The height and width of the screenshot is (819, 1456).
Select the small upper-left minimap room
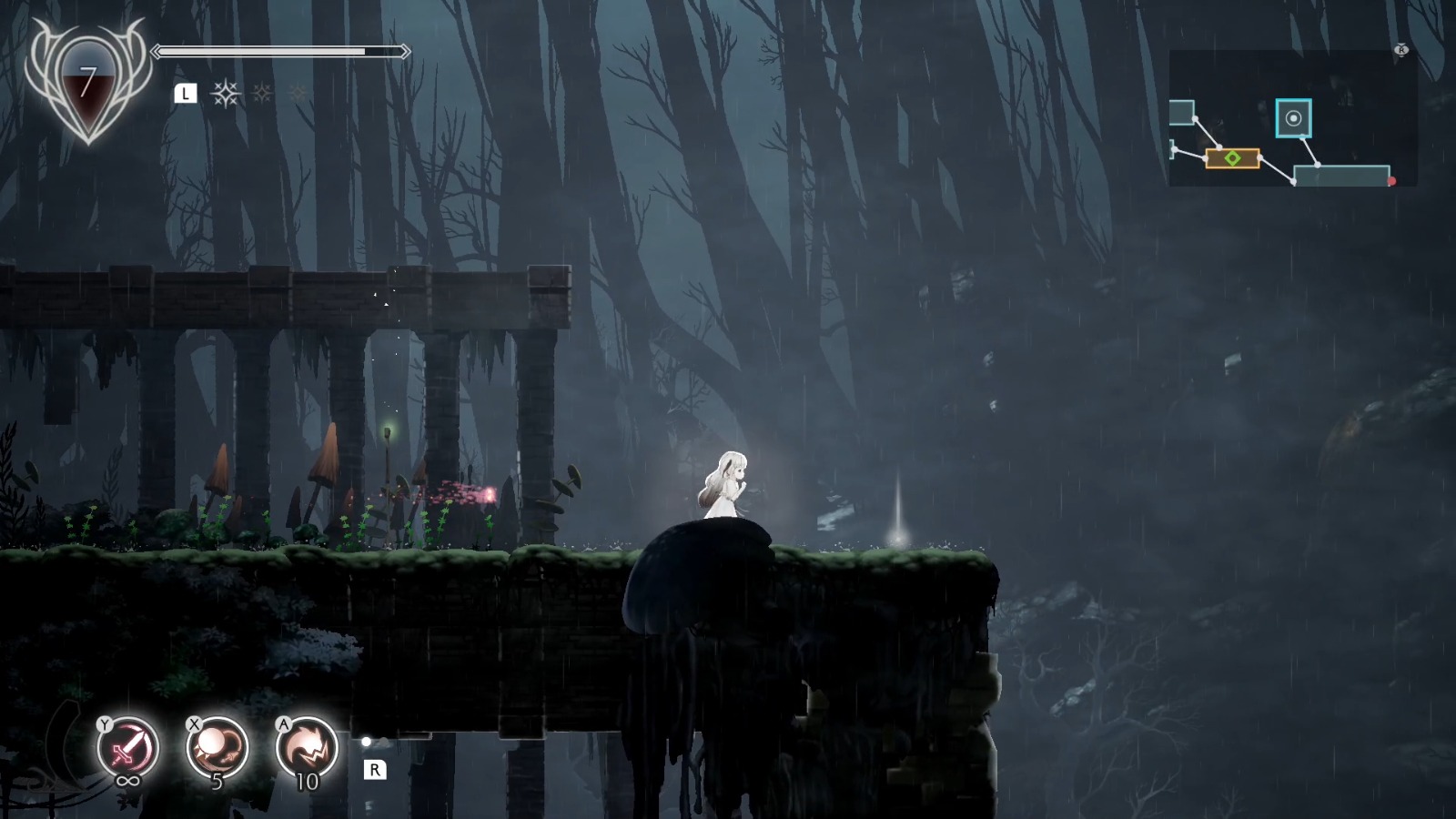(x=1182, y=113)
